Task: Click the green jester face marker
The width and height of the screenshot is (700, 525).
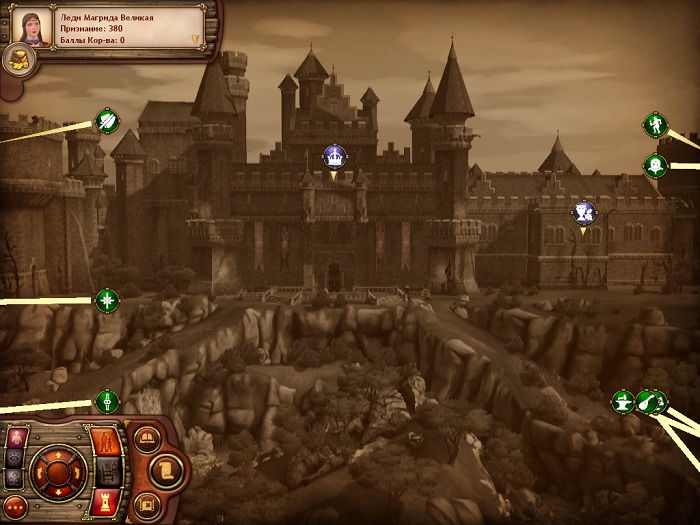Action: [x=655, y=165]
